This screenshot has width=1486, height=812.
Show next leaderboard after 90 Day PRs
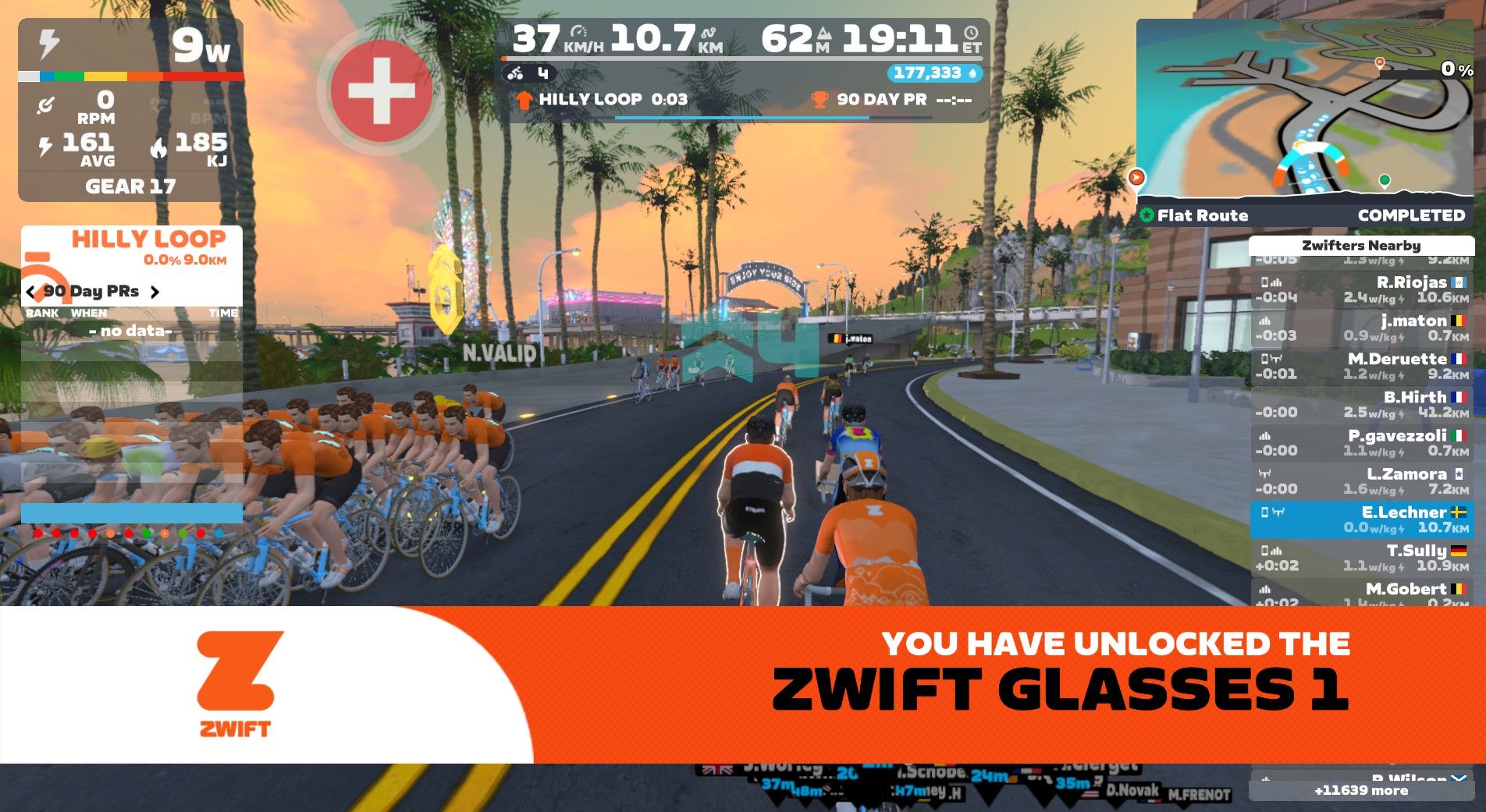[155, 293]
